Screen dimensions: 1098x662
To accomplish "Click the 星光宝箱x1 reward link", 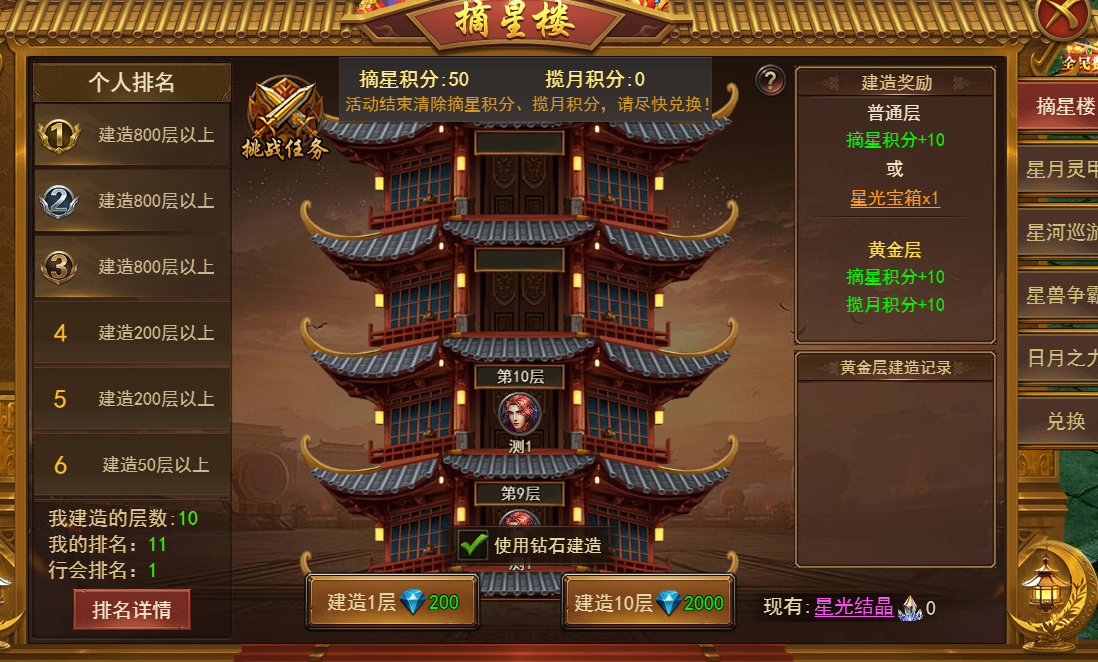I will pos(895,198).
